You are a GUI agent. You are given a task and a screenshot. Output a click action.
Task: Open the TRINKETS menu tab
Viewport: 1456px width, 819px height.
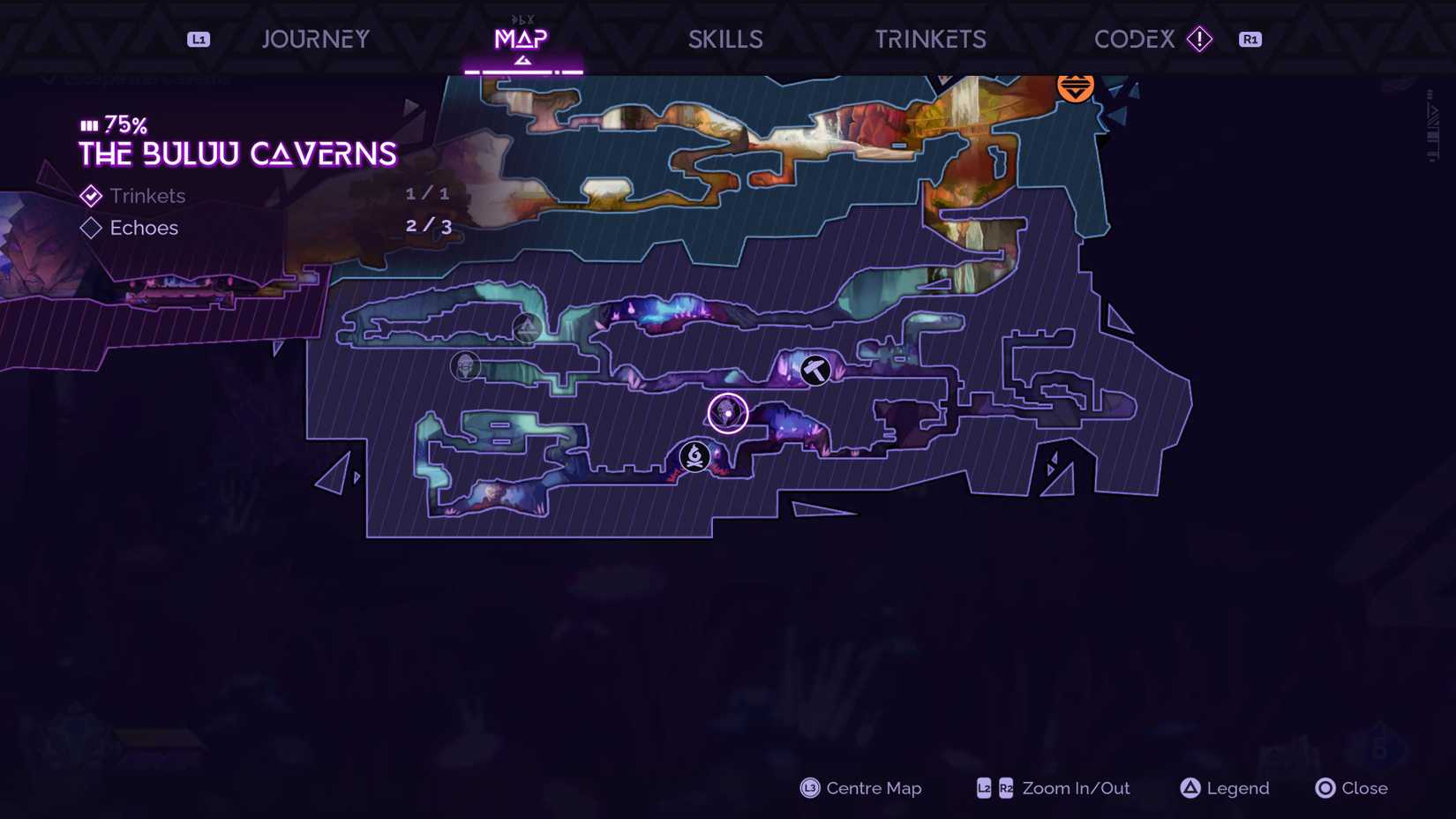point(929,39)
